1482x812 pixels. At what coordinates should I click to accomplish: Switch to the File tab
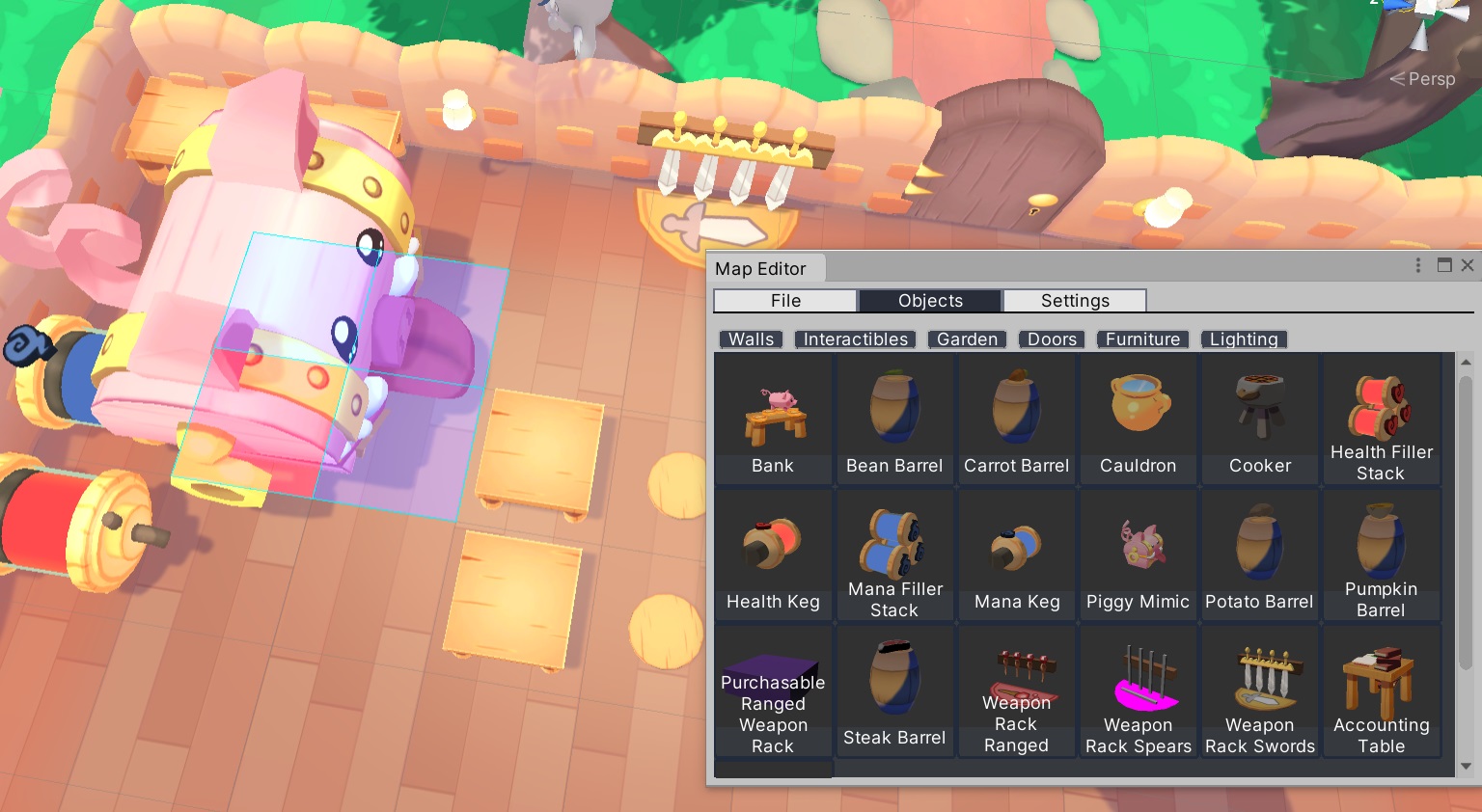click(x=785, y=301)
